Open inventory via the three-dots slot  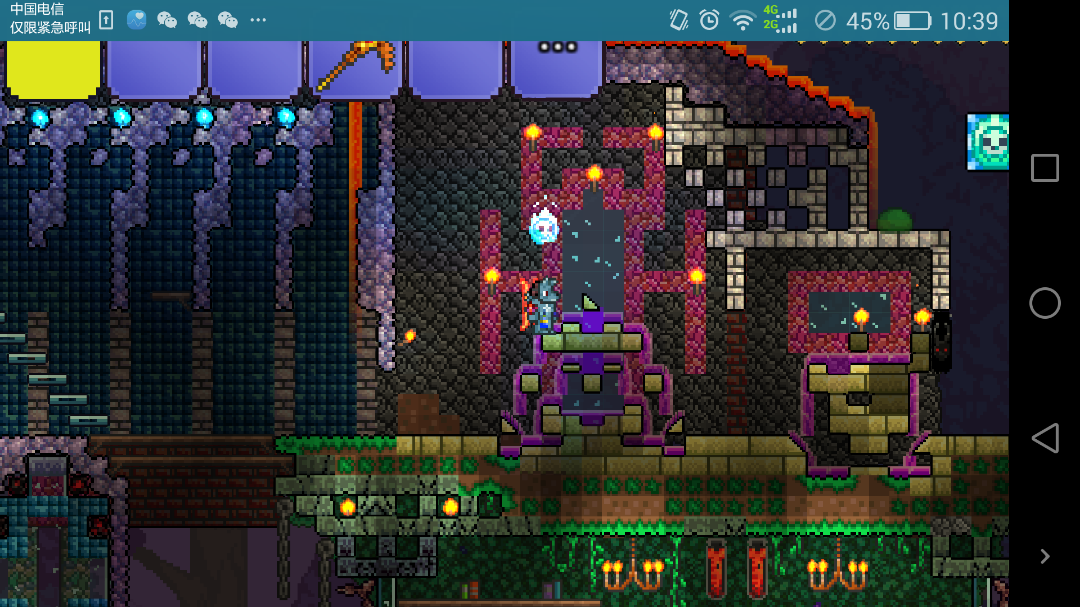click(557, 66)
